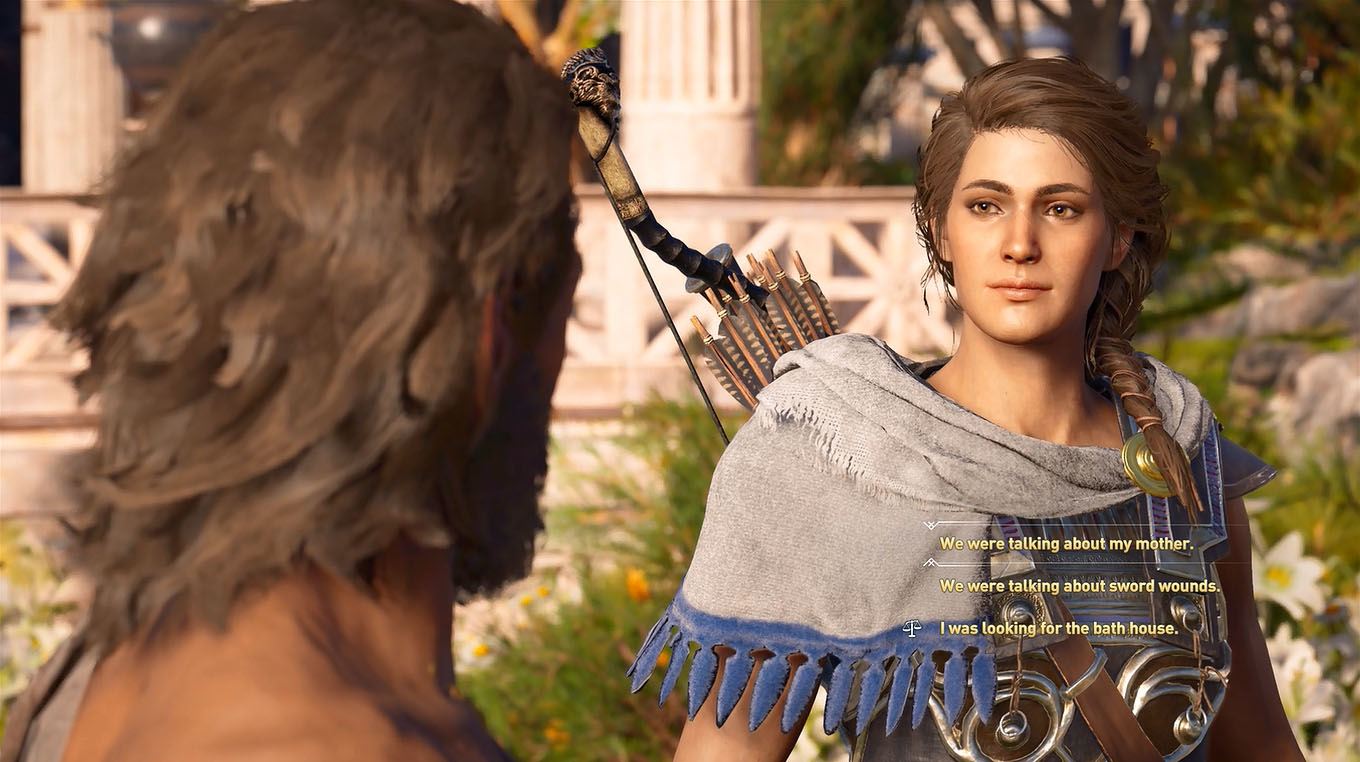The width and height of the screenshot is (1360, 762).
Task: Click the white selection marker above the sword wounds line
Action: click(930, 561)
